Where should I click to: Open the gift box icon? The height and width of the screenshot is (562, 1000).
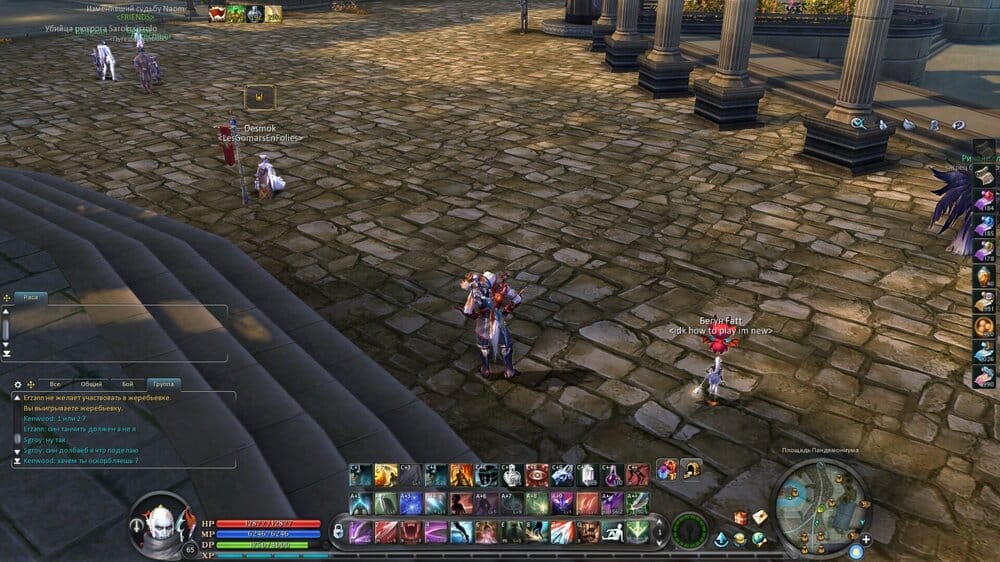coord(741,517)
